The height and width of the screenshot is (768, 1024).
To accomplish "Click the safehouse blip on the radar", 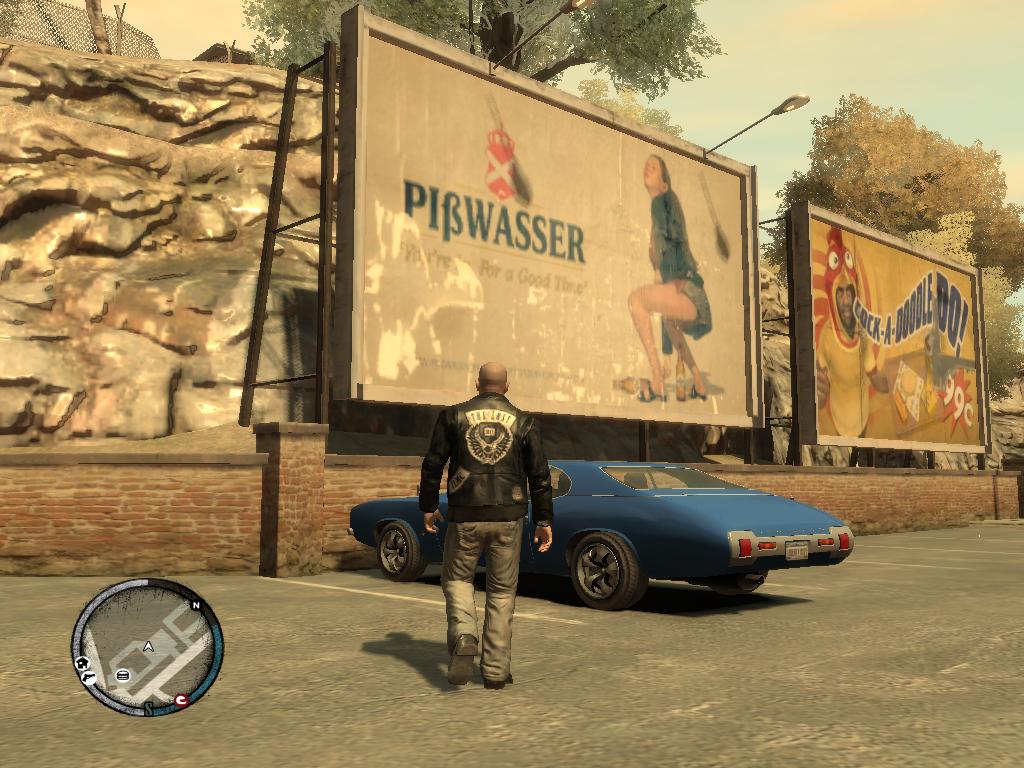I will point(82,664).
